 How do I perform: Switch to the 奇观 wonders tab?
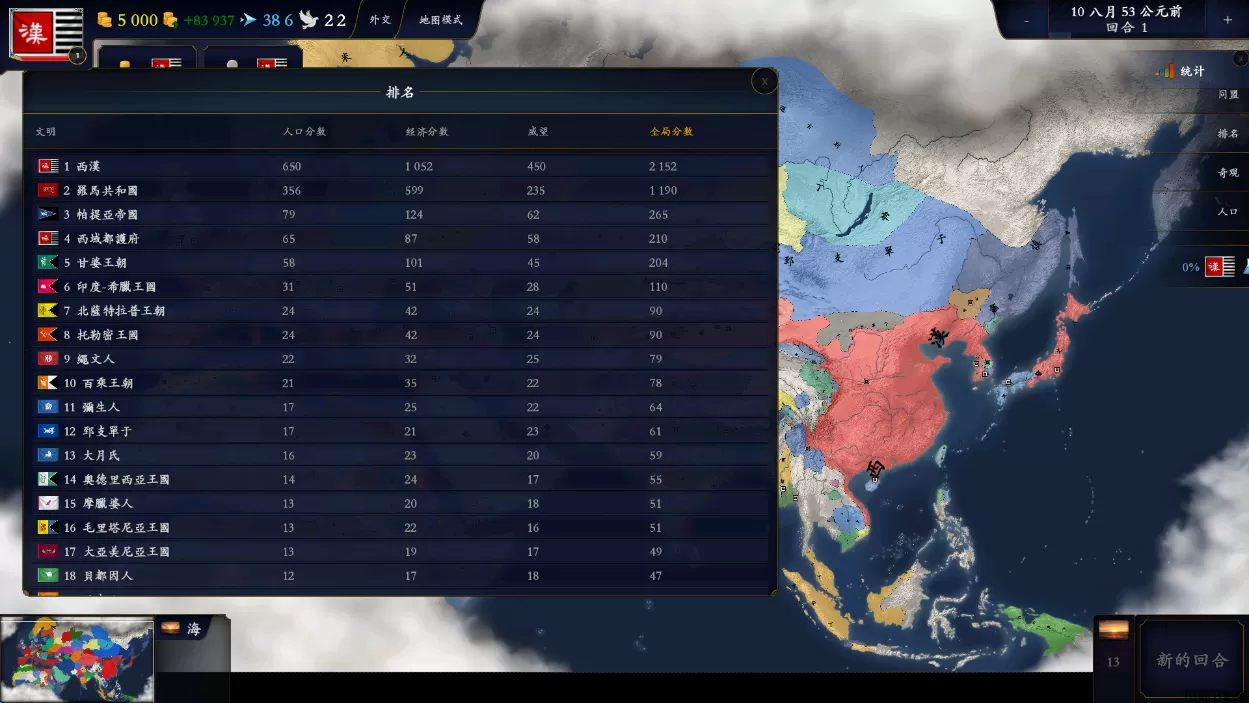pyautogui.click(x=1228, y=173)
